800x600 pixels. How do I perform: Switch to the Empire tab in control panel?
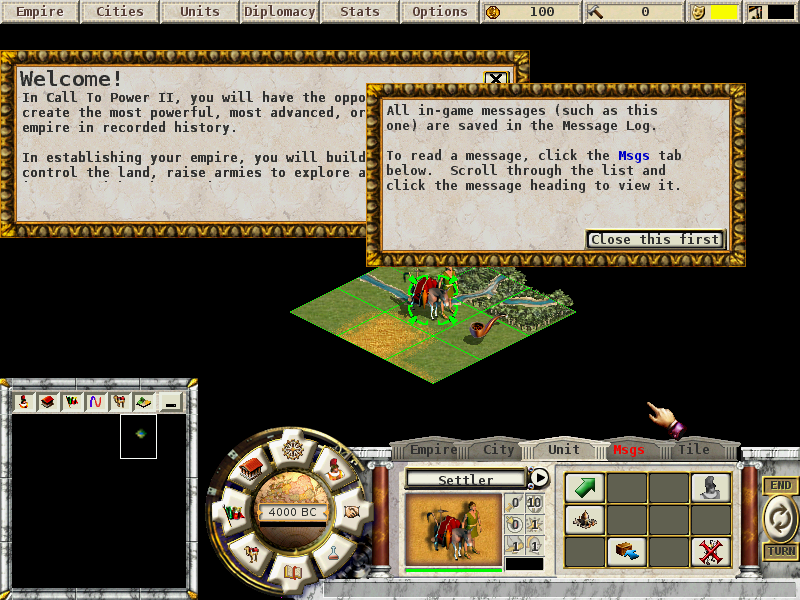click(433, 450)
